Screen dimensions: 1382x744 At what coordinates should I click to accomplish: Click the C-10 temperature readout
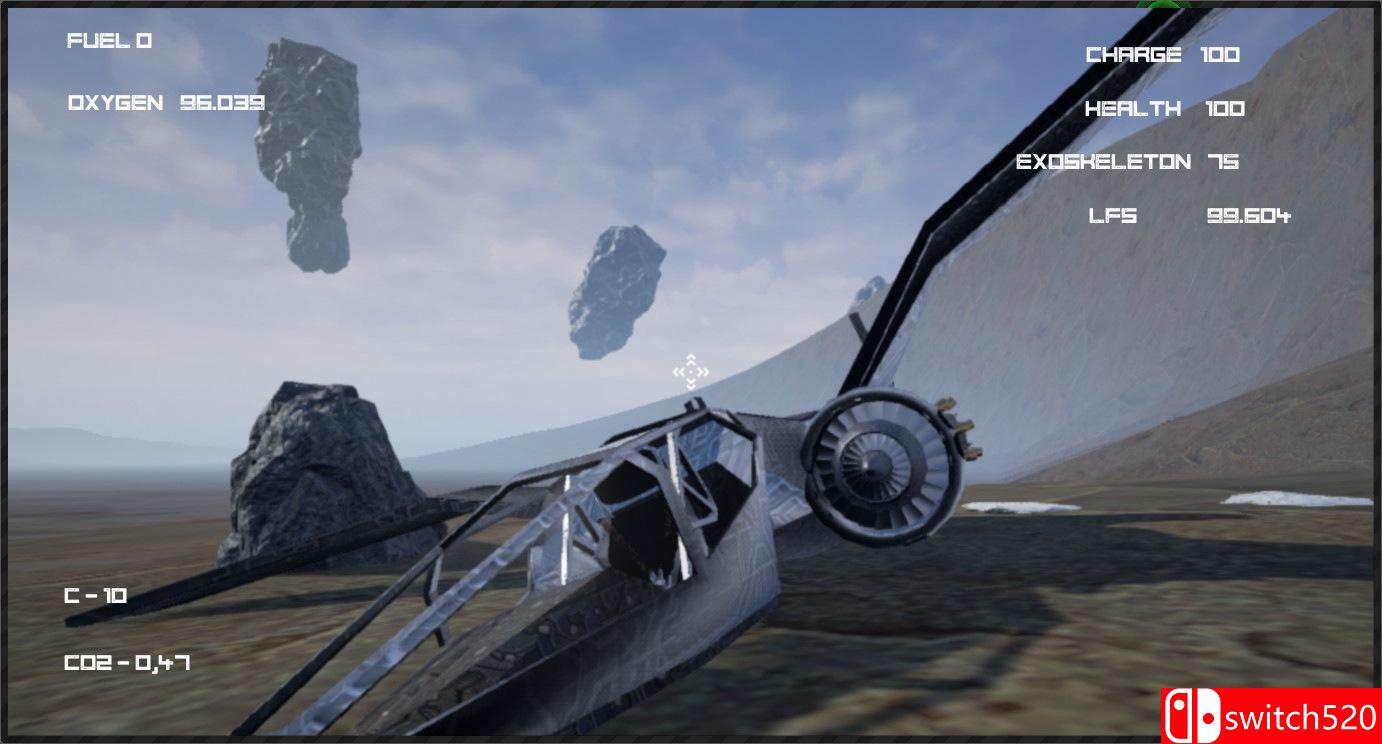[x=98, y=592]
